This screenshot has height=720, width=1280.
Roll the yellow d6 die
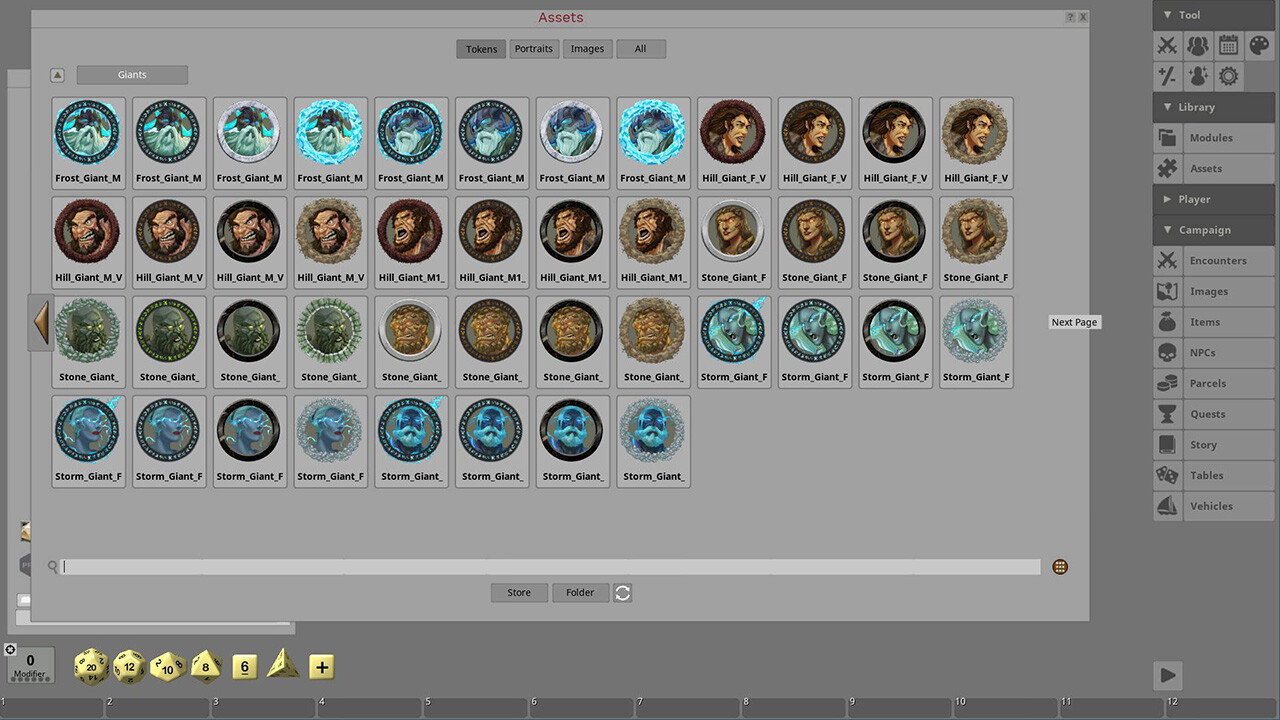coord(244,666)
